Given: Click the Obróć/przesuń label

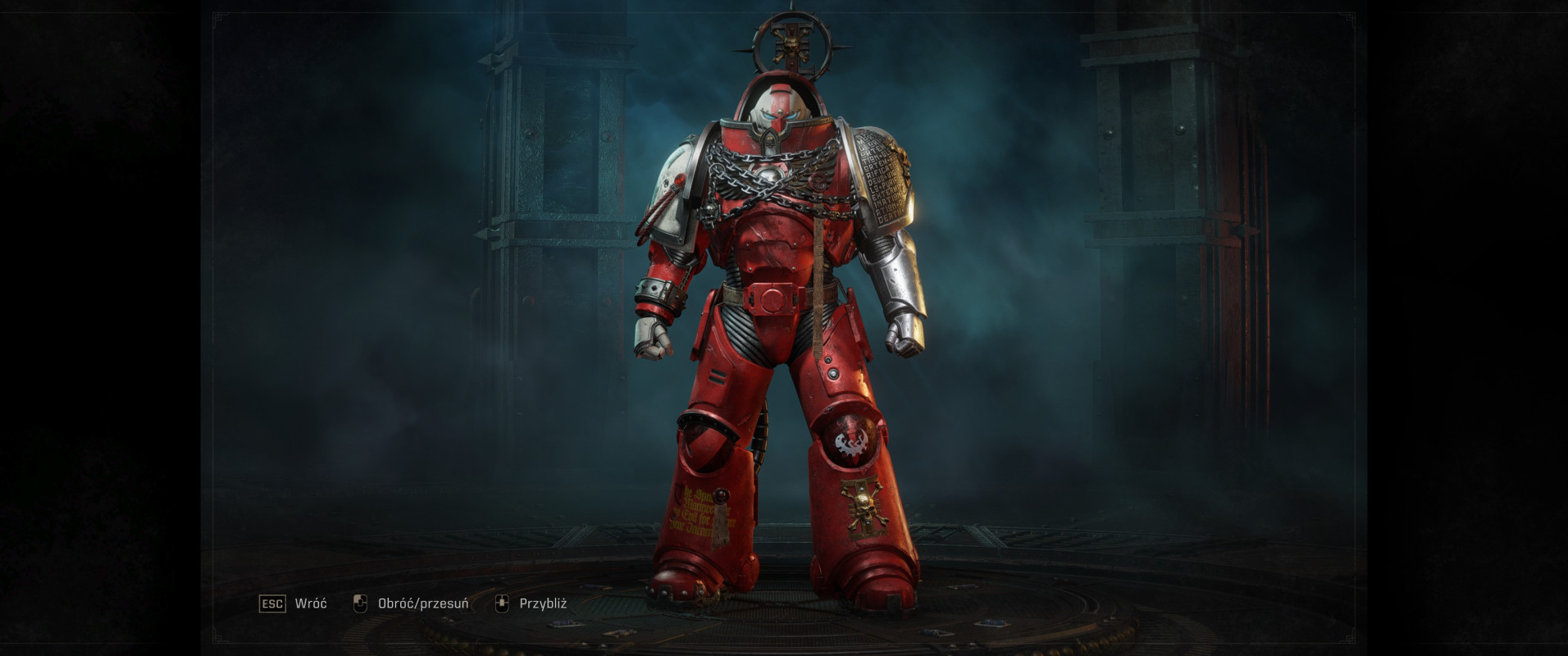Looking at the screenshot, I should tap(422, 603).
